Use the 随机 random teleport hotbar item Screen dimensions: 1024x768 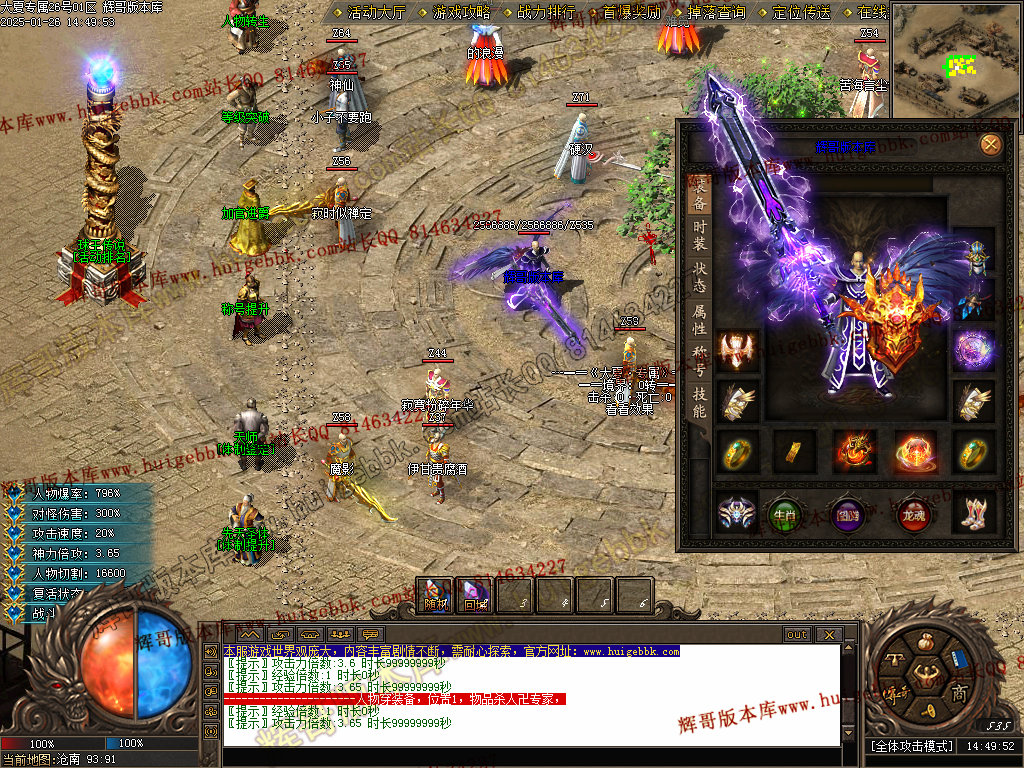[435, 596]
